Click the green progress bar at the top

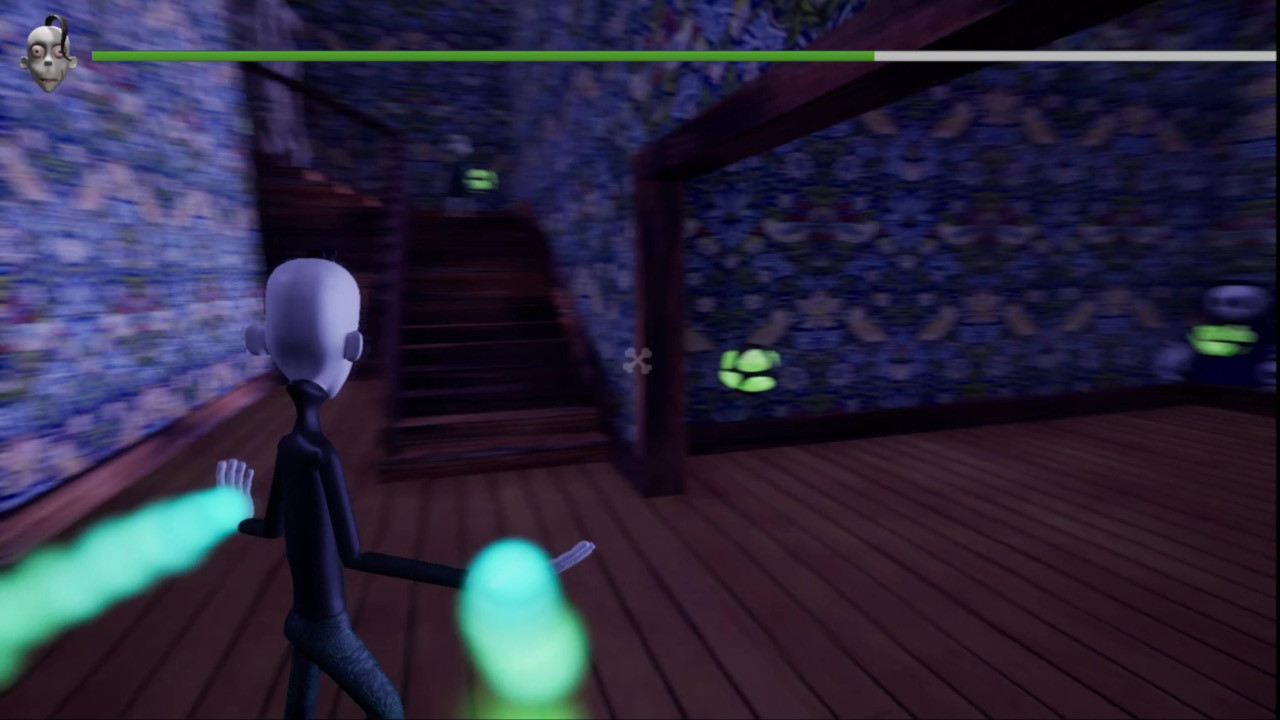[480, 57]
